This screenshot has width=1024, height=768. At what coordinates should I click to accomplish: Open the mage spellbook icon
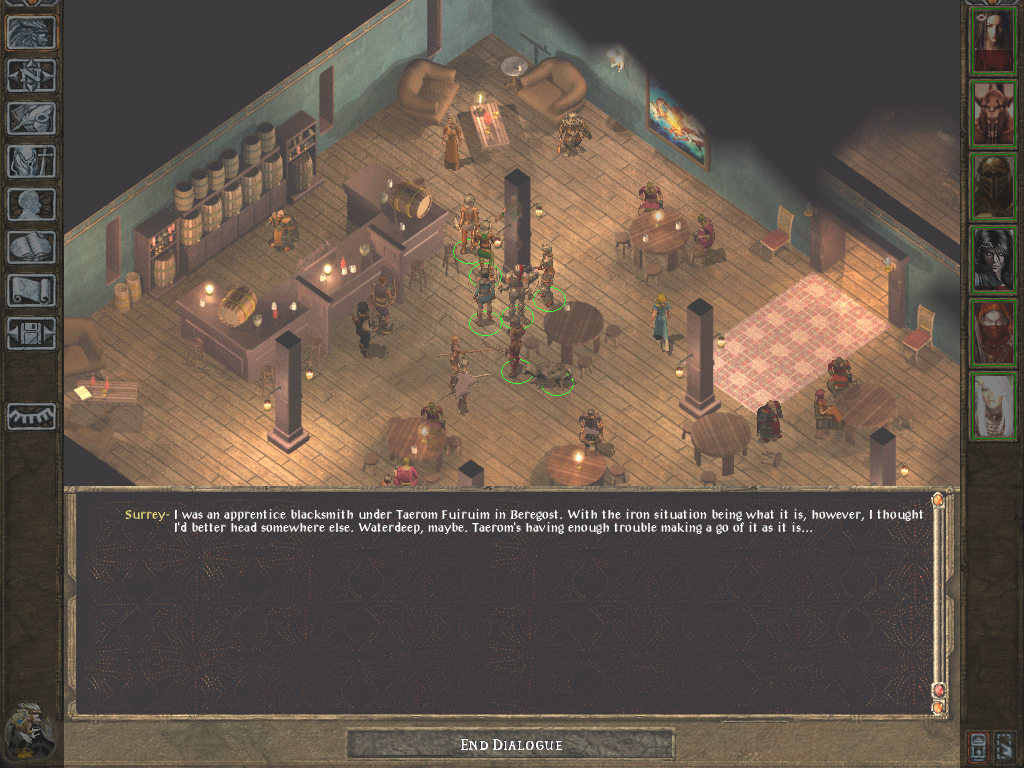pos(31,247)
